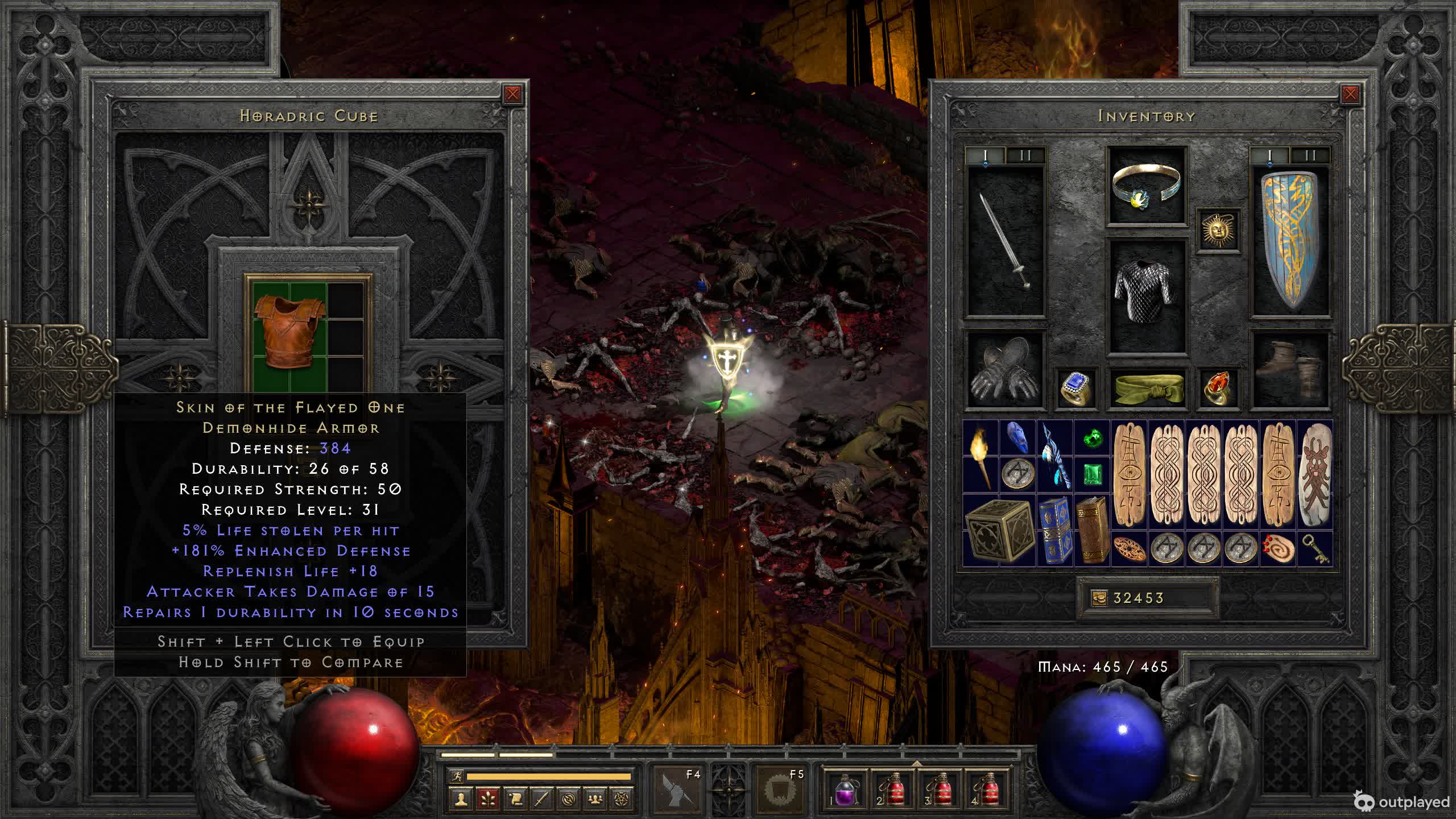The width and height of the screenshot is (1456, 819).
Task: Select the equipped circlet in the helm slot
Action: (1147, 186)
